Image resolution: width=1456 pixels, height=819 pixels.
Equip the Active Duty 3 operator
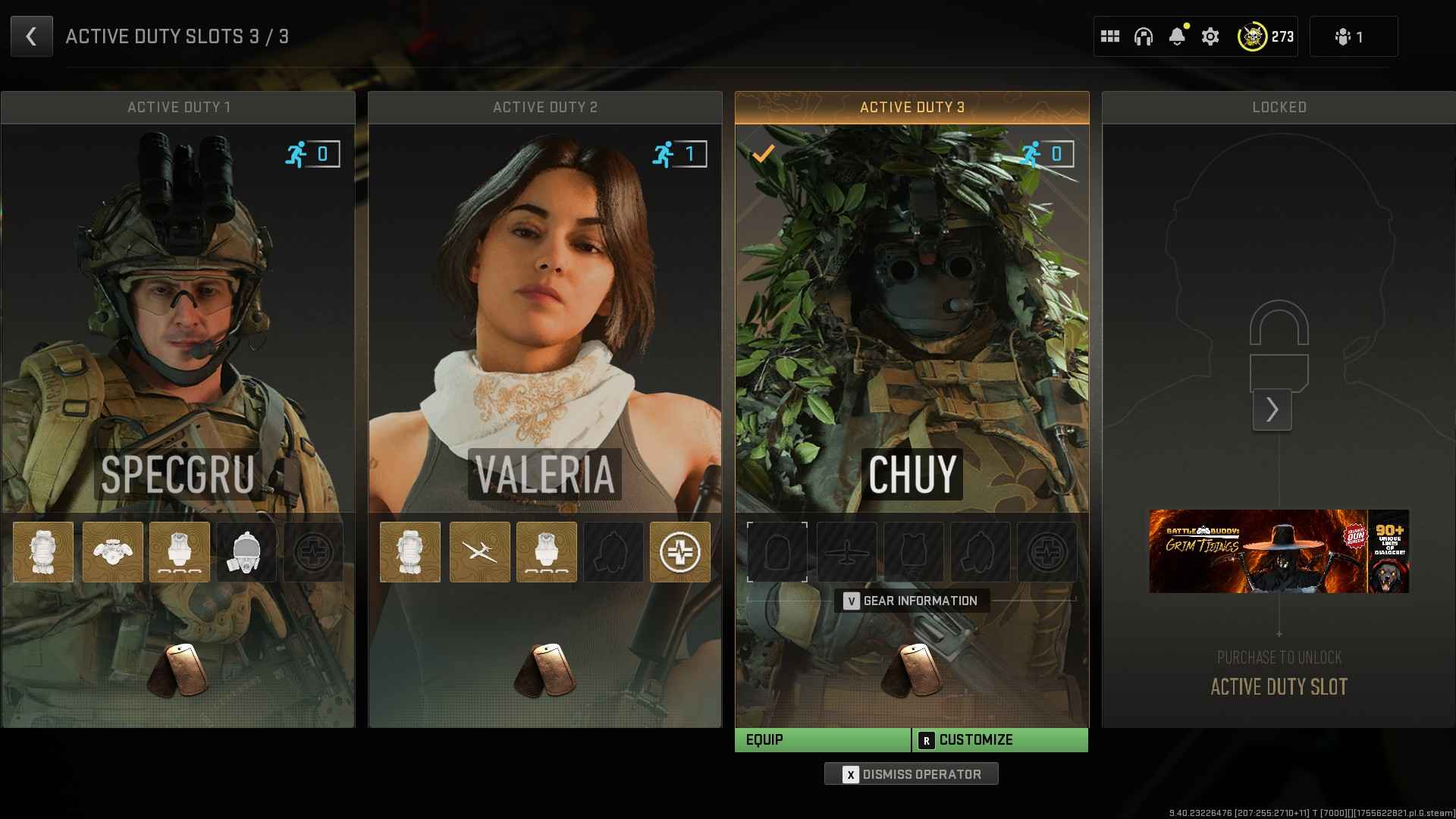pos(822,740)
